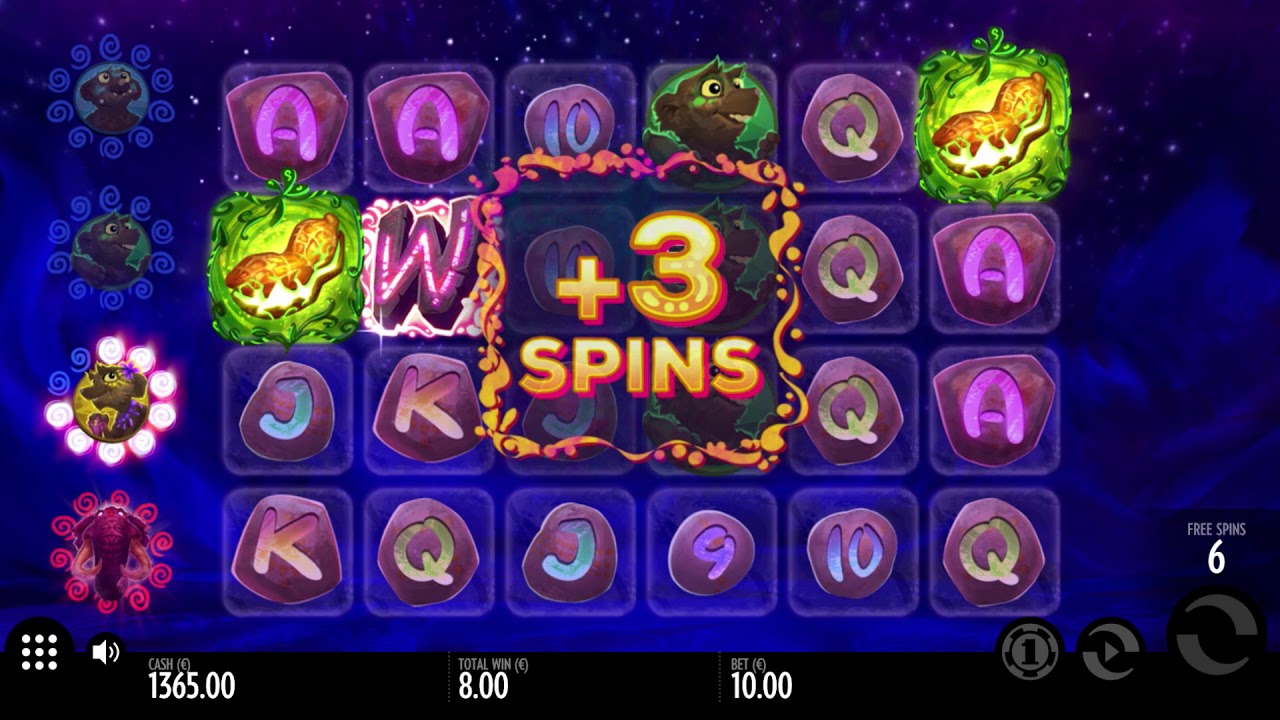Open the bet chip selector
The image size is (1280, 720).
pos(1030,652)
